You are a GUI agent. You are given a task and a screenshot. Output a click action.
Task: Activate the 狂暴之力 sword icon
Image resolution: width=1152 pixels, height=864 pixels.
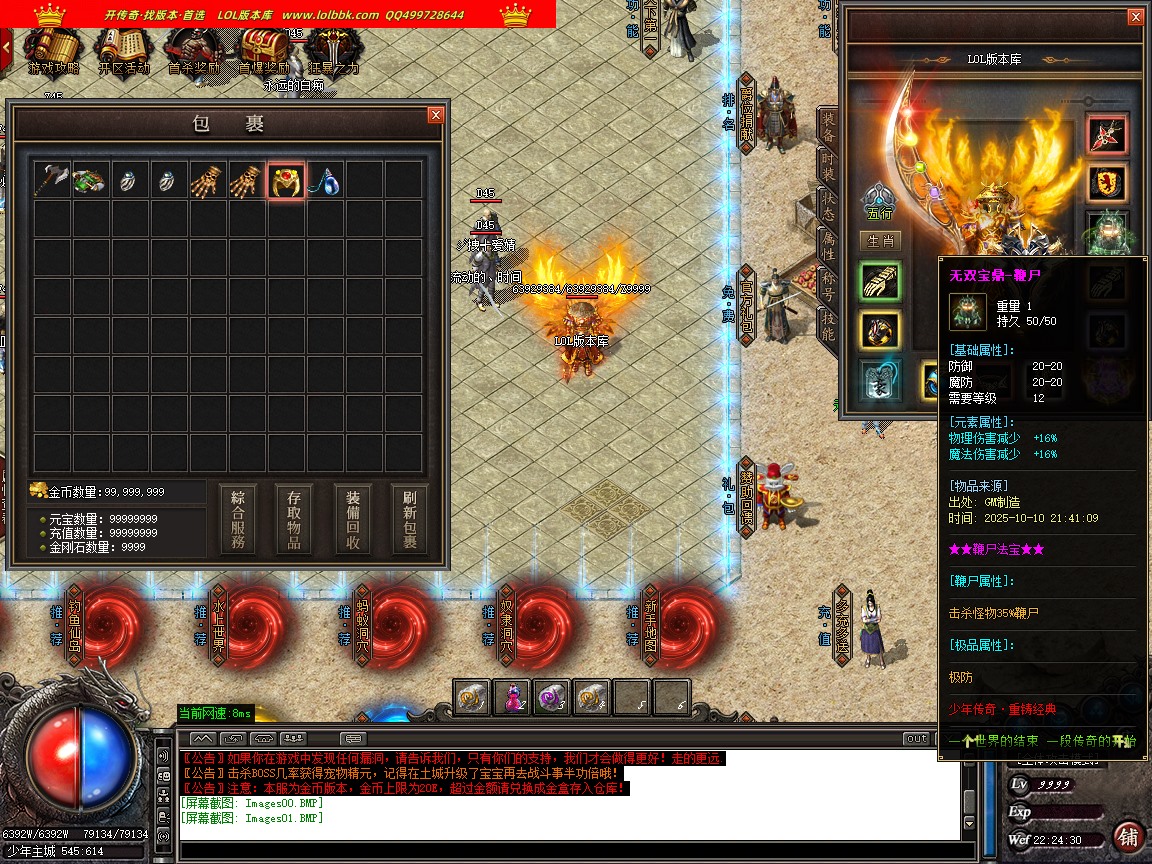point(333,50)
